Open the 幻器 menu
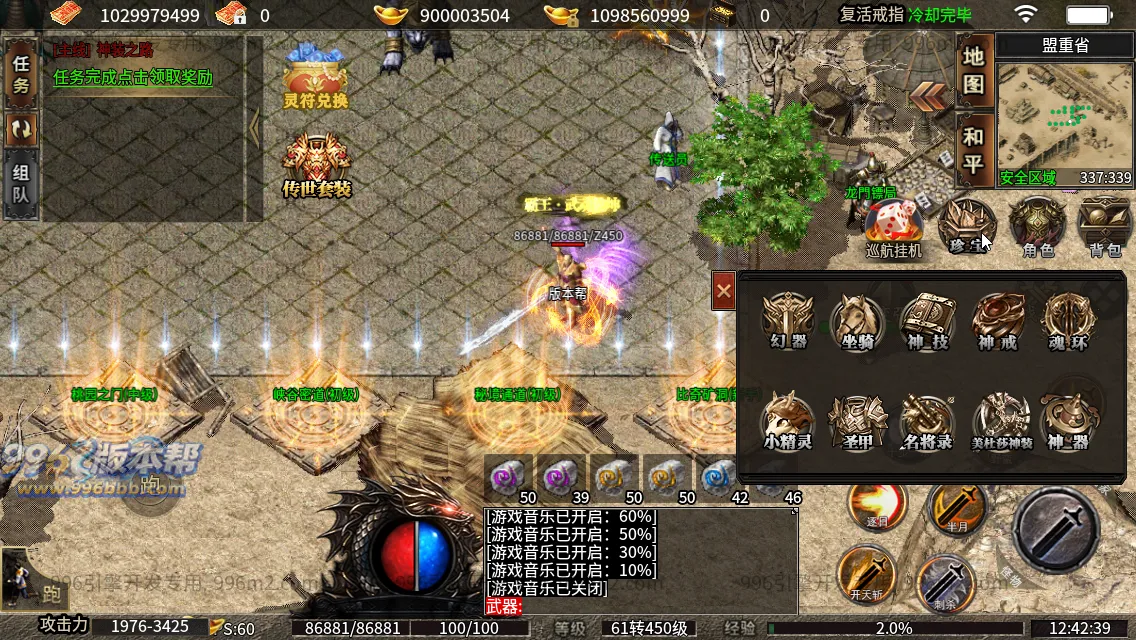Viewport: 1136px width, 640px height. tap(788, 320)
